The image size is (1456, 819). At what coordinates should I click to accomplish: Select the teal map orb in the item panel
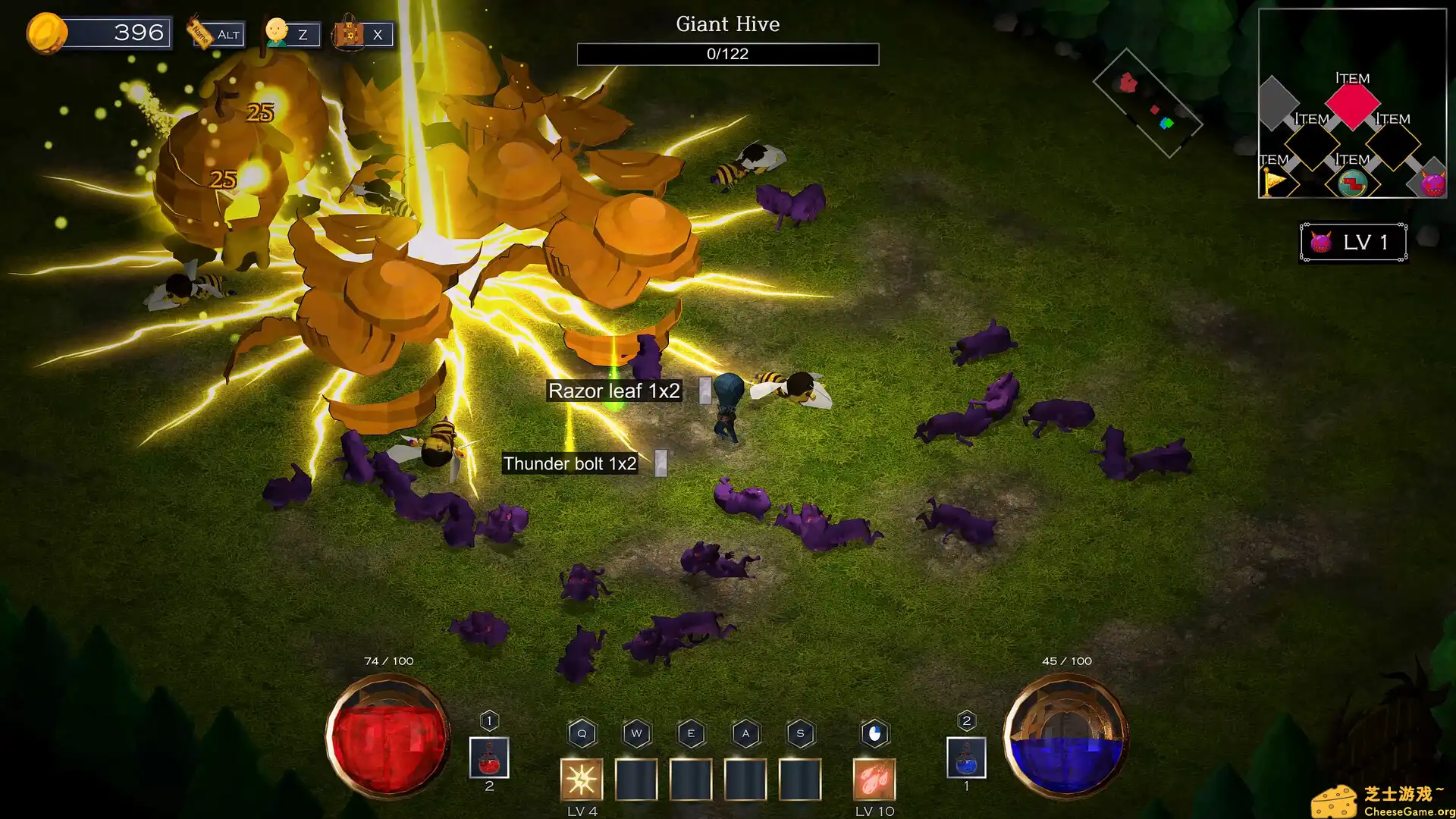pos(1352,183)
